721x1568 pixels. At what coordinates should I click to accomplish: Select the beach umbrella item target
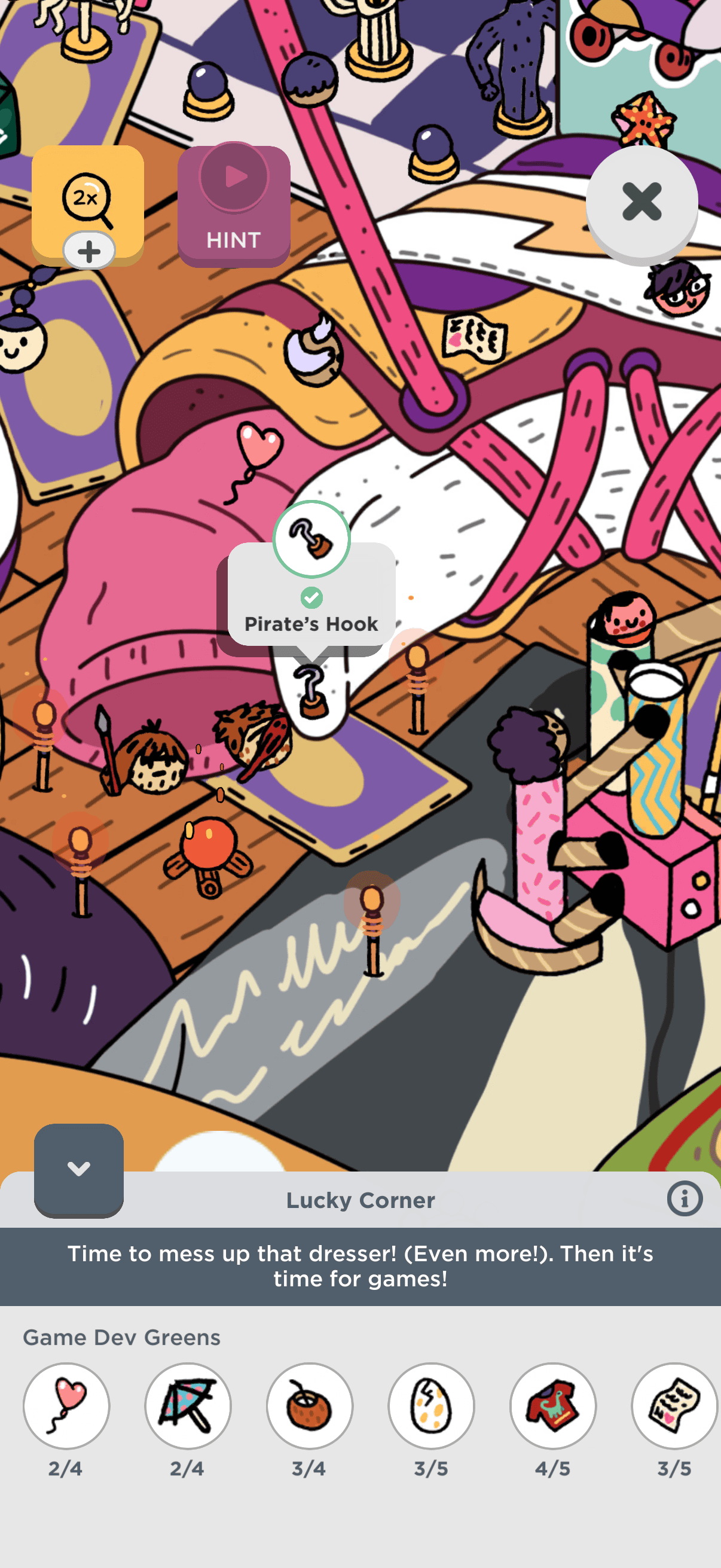(188, 1405)
